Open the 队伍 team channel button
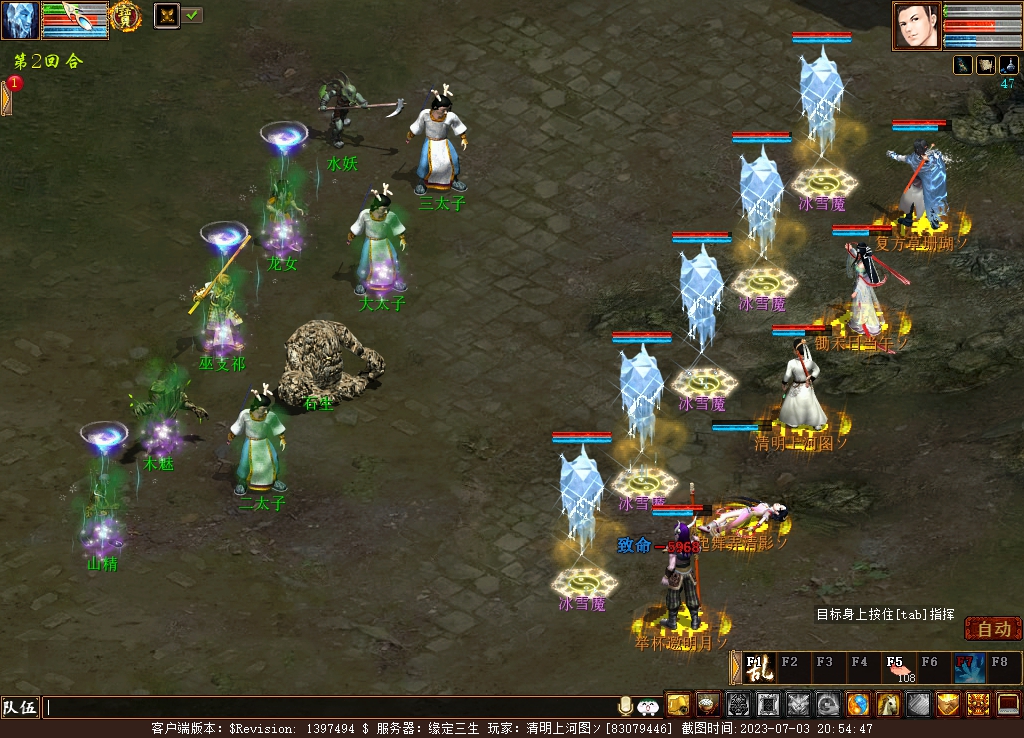 (20, 708)
